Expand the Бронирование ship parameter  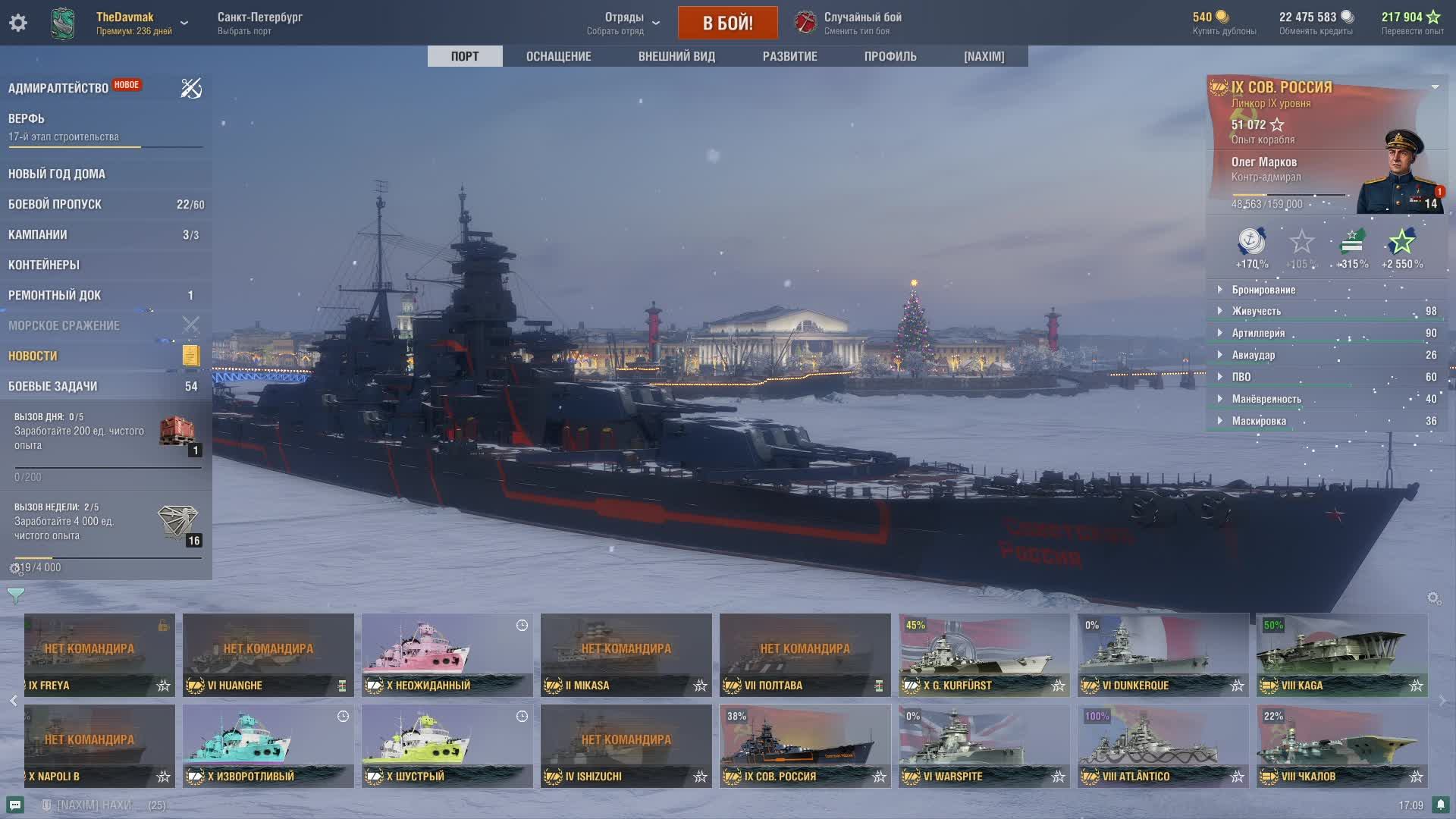coord(1263,290)
